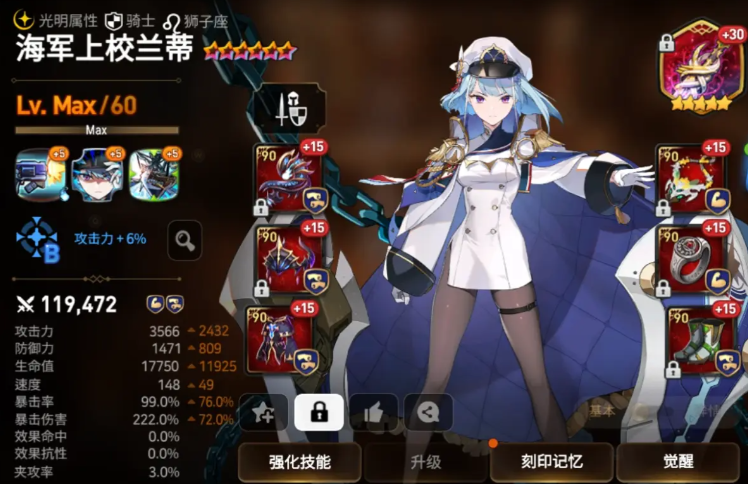Click the thumbs-up recommend button
748x484 pixels.
pos(373,412)
